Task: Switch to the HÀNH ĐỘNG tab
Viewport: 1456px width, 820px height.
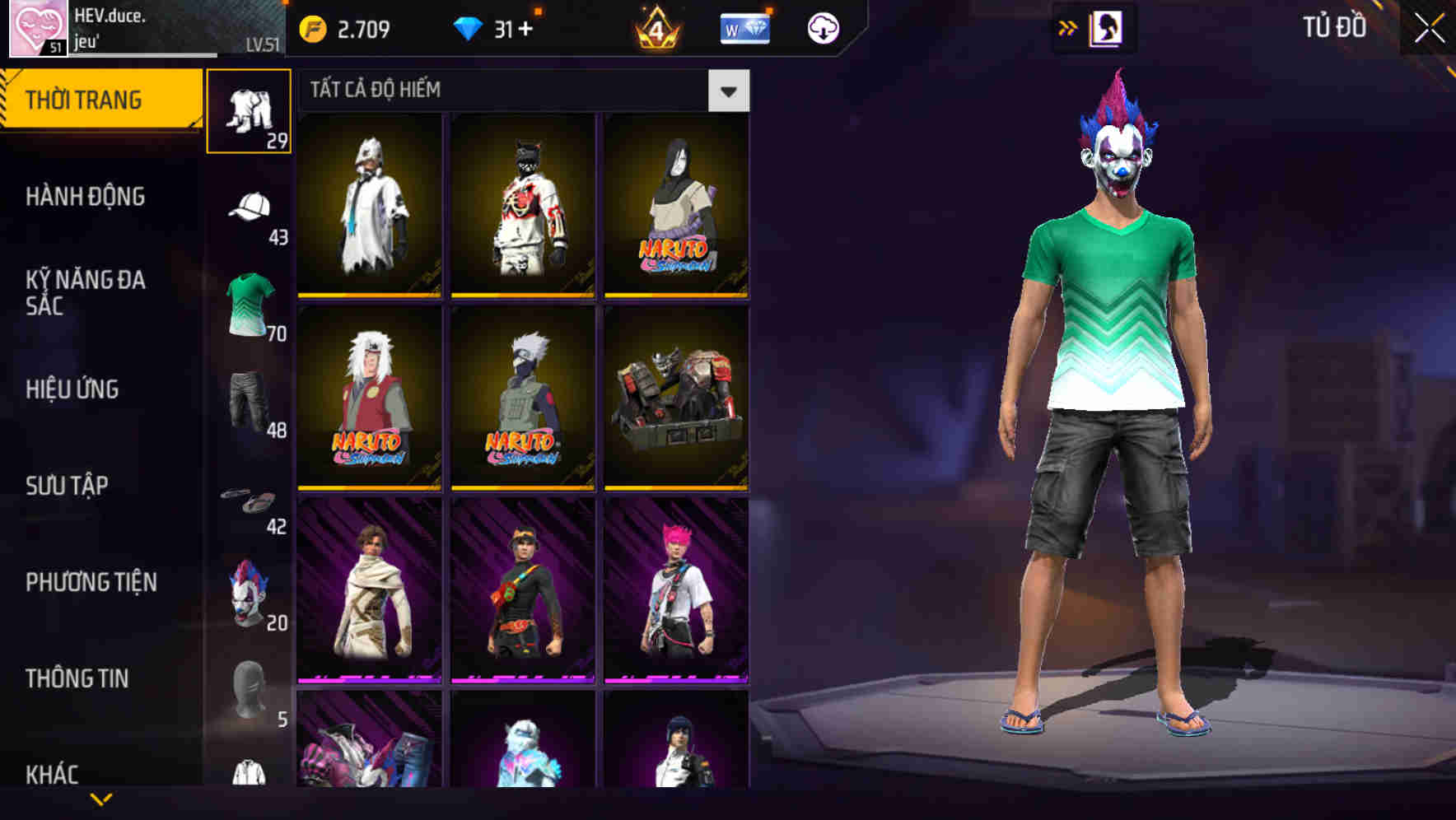Action: pos(85,197)
